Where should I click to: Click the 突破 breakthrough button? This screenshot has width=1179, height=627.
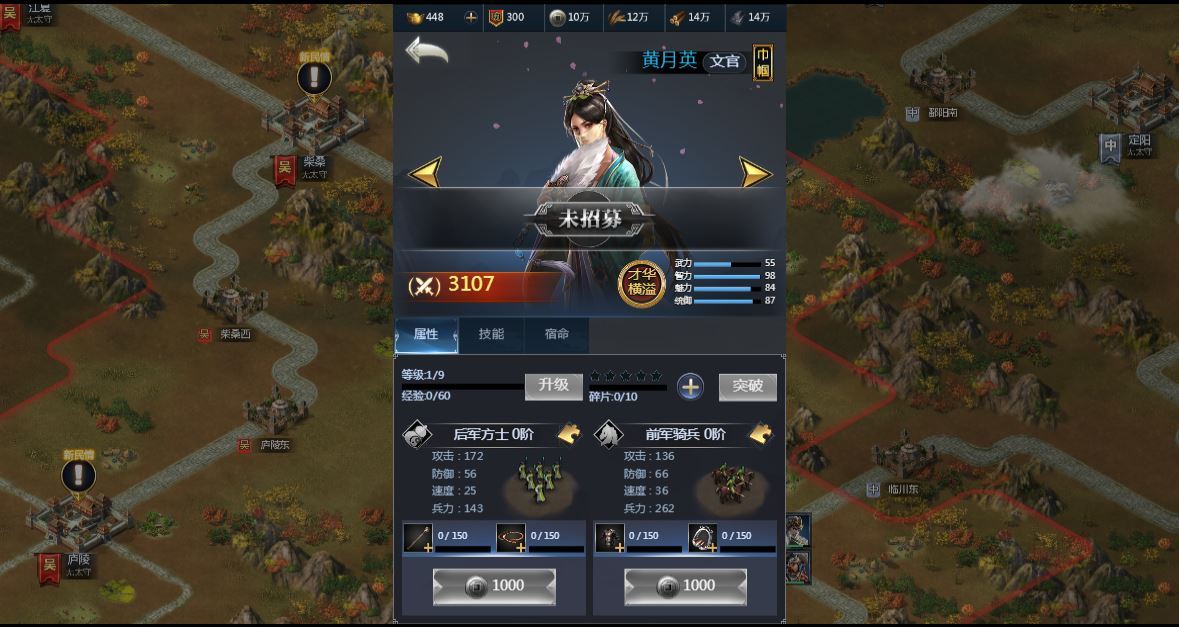(x=747, y=386)
